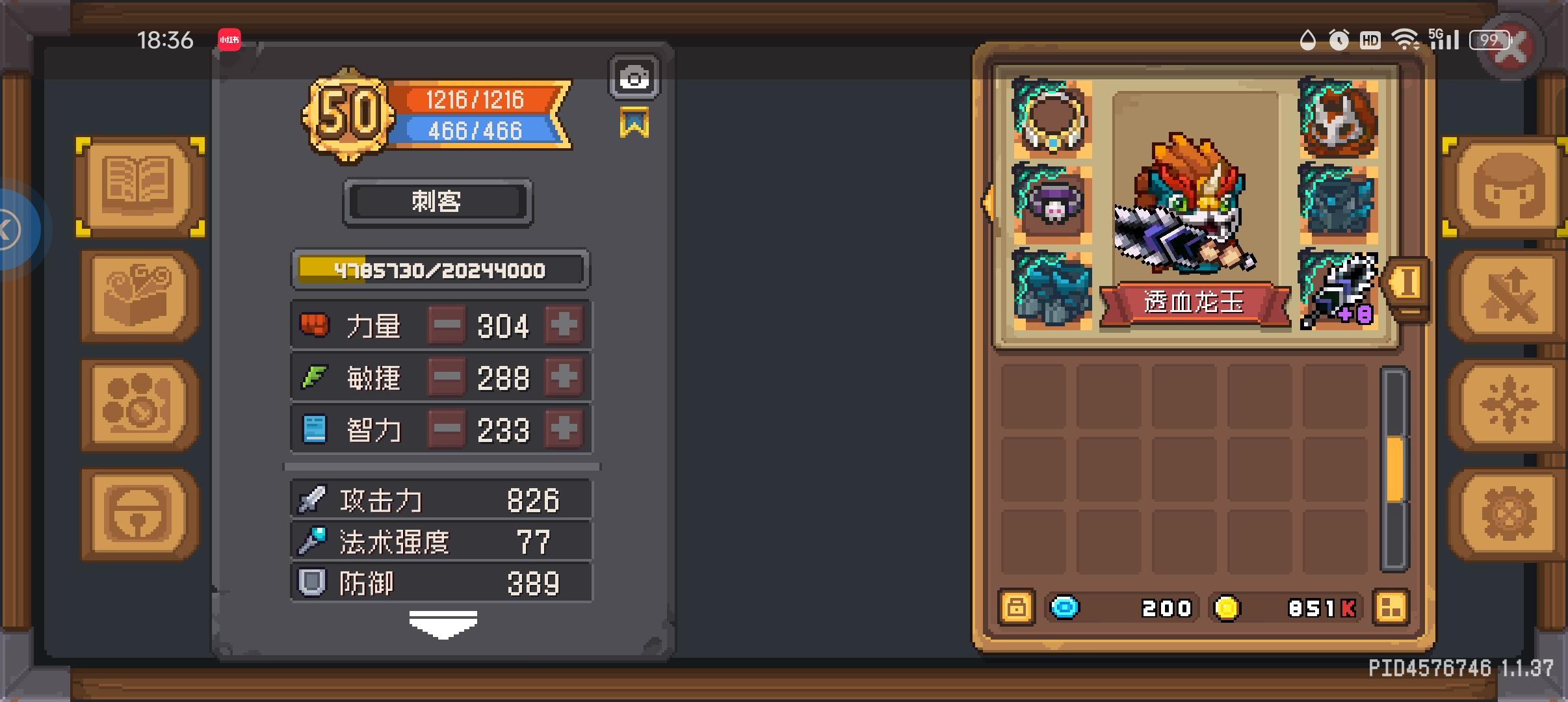Click the 刺客 class label button
1568x702 pixels.
pos(438,202)
